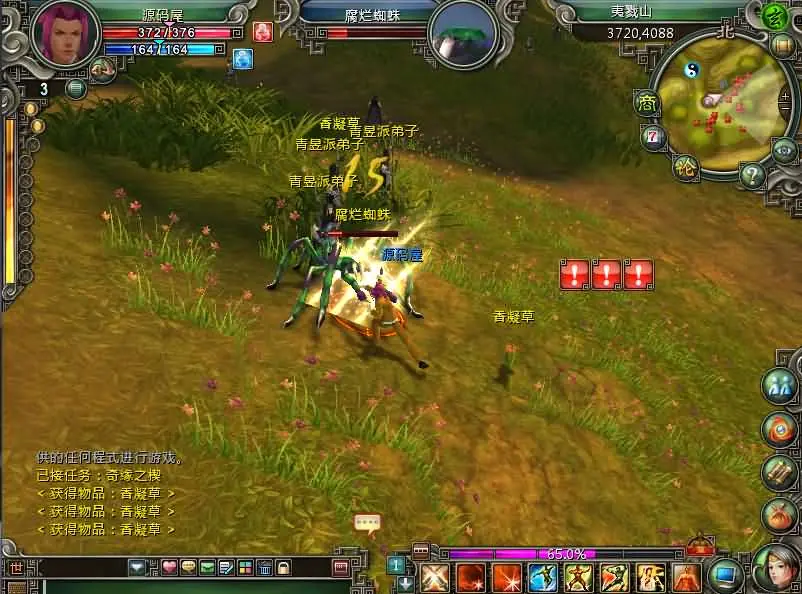Image resolution: width=802 pixels, height=594 pixels.
Task: Click the first red exclamation alert icon
Action: (x=574, y=274)
